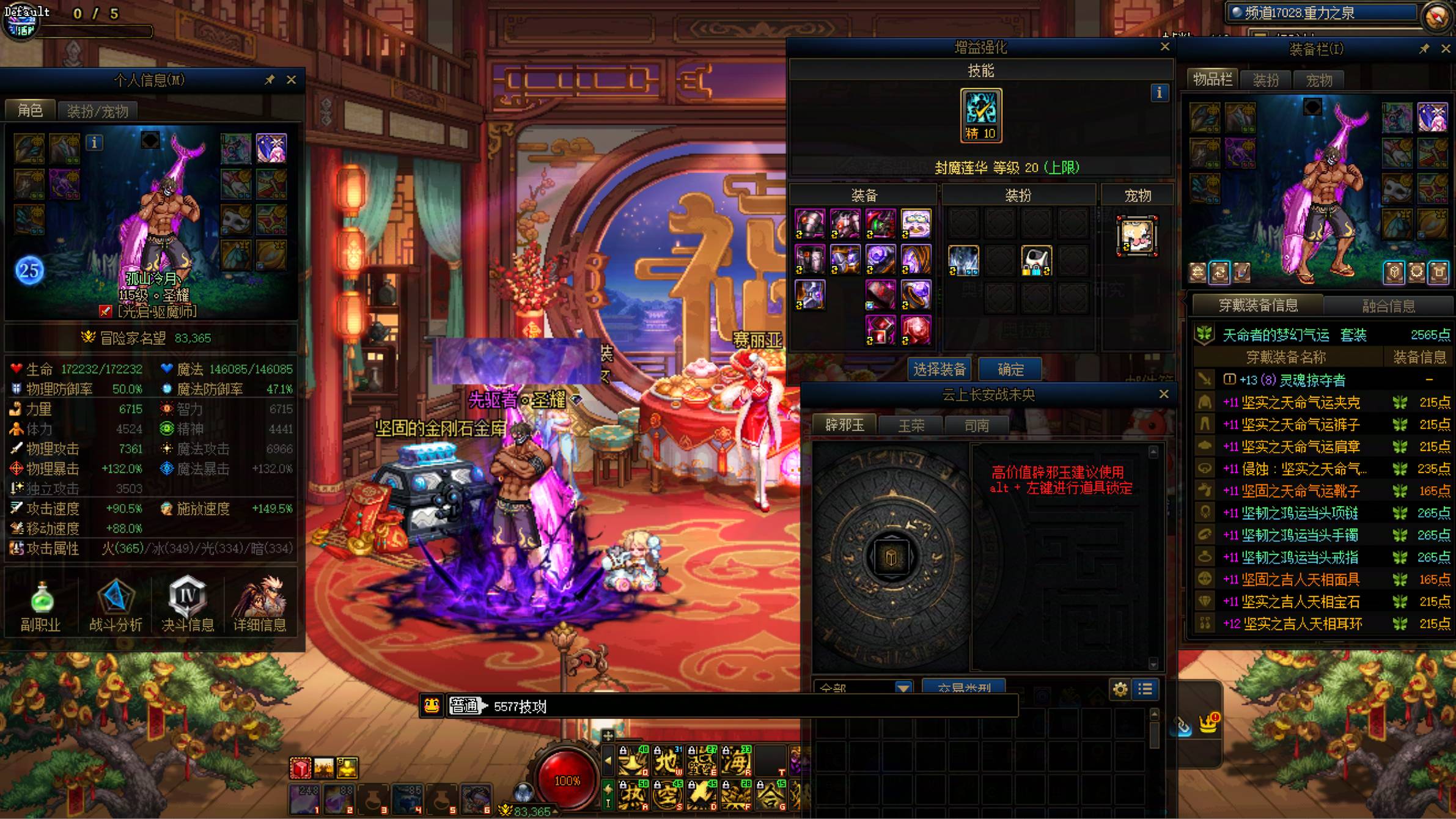Switch to the 玉荣 tab
This screenshot has width=1456, height=819.
[911, 425]
